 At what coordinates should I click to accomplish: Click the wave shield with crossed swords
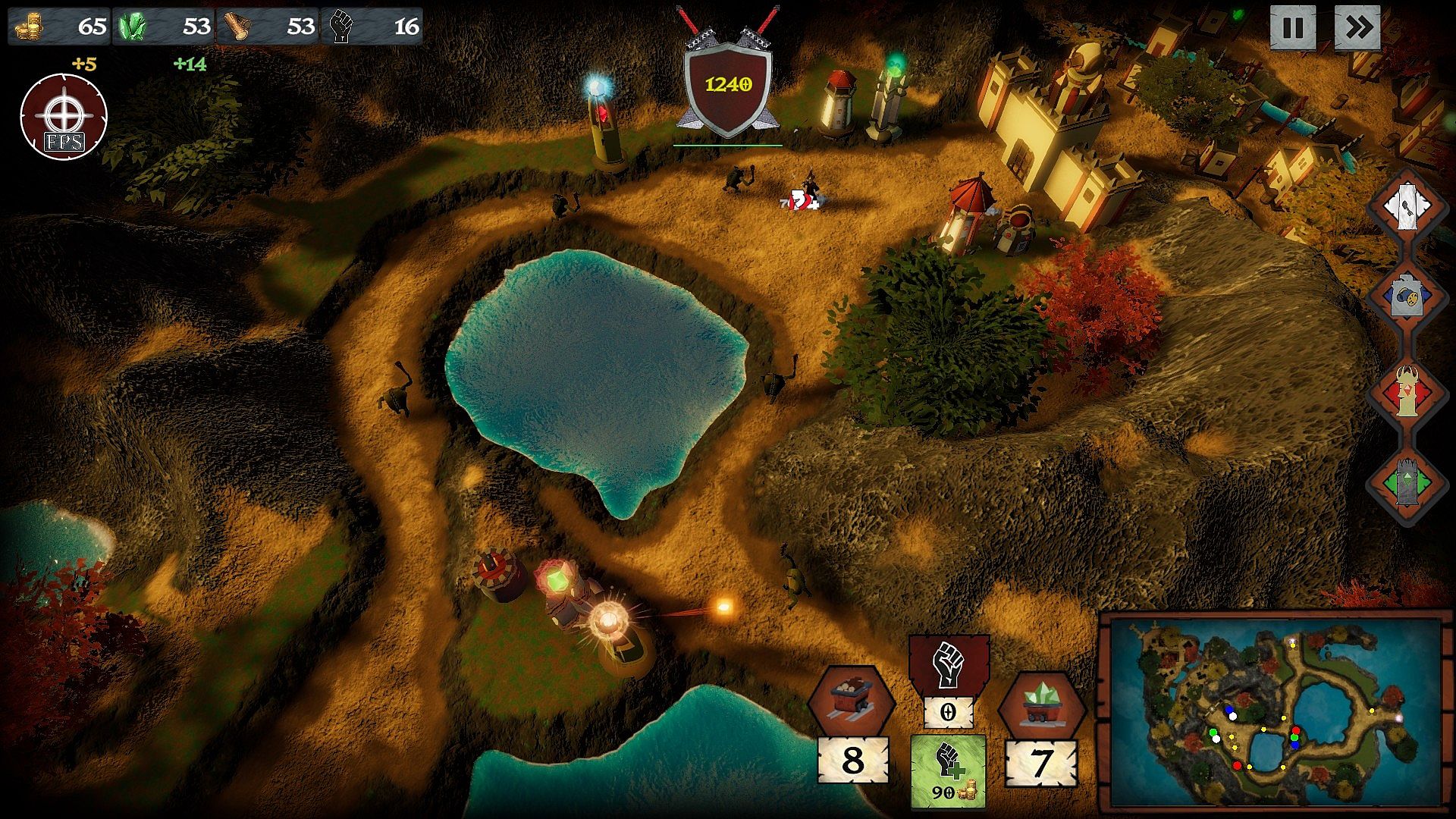click(x=728, y=85)
